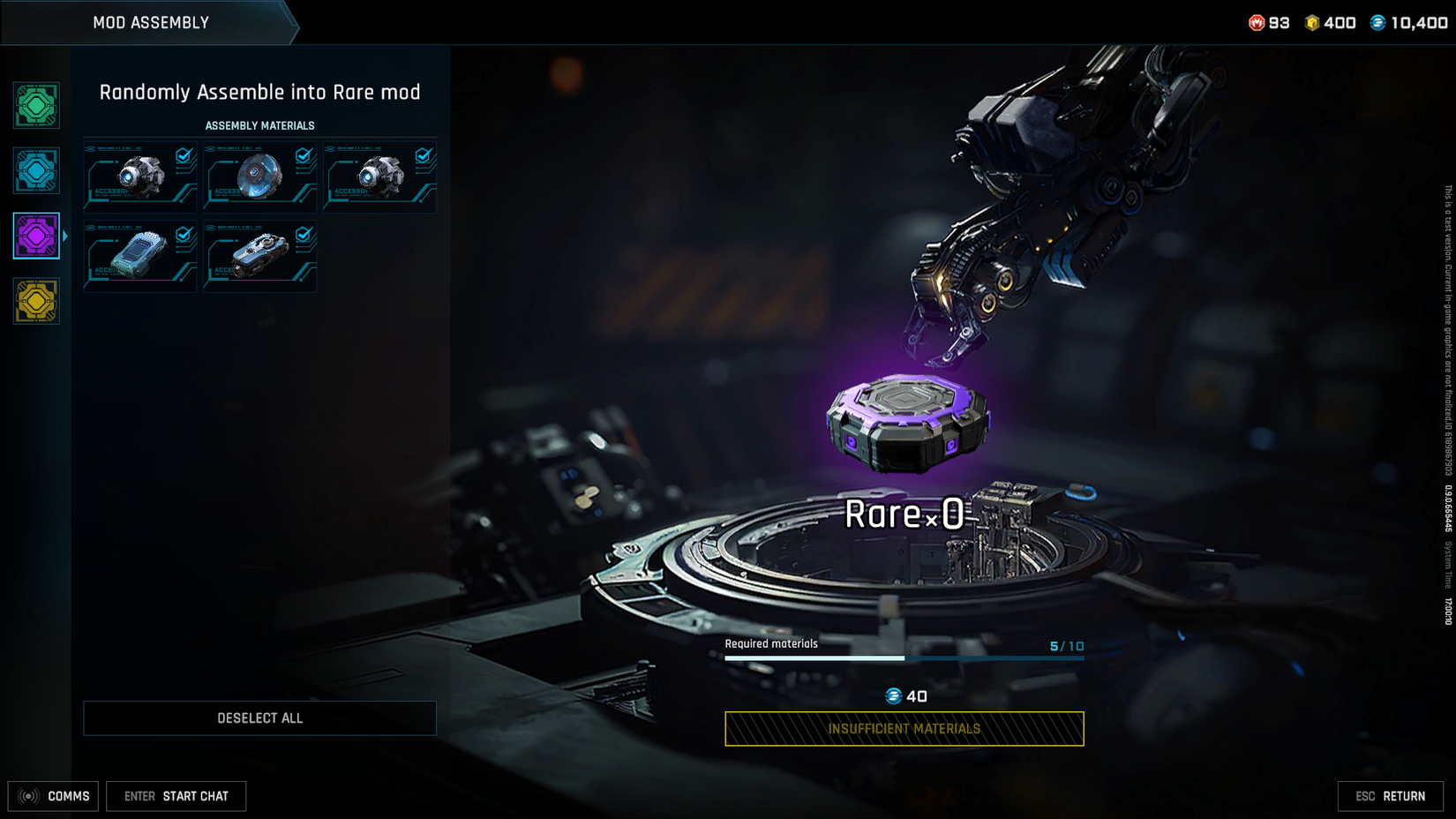This screenshot has height=819, width=1456.
Task: Select the purple rare mod rarity icon
Action: (35, 236)
